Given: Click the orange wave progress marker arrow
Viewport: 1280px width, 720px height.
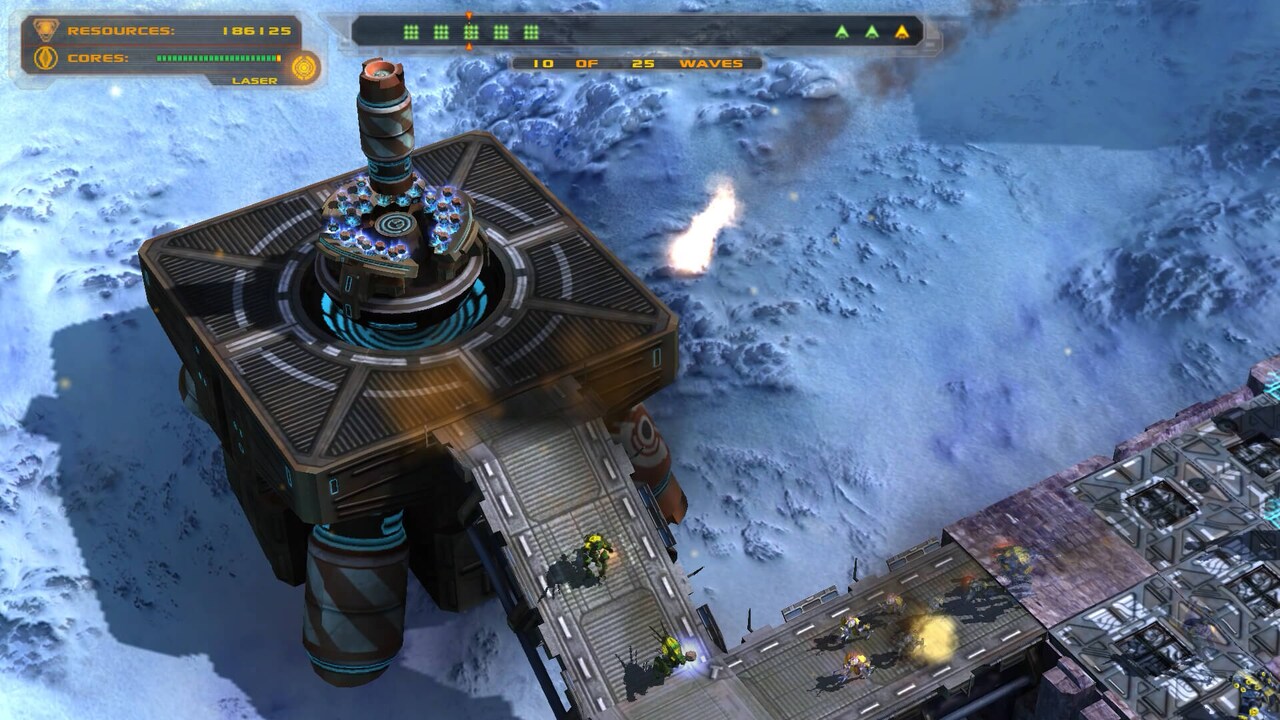Looking at the screenshot, I should [466, 12].
